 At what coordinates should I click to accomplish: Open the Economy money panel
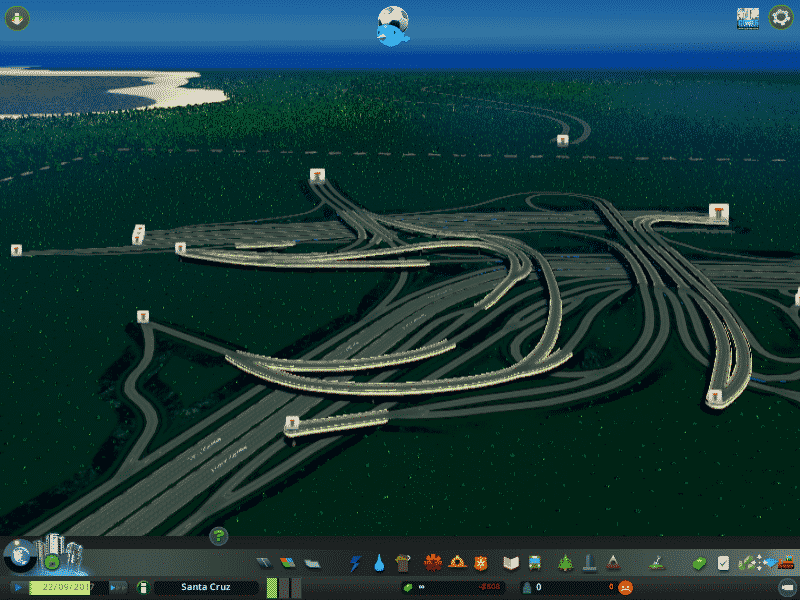click(x=700, y=563)
